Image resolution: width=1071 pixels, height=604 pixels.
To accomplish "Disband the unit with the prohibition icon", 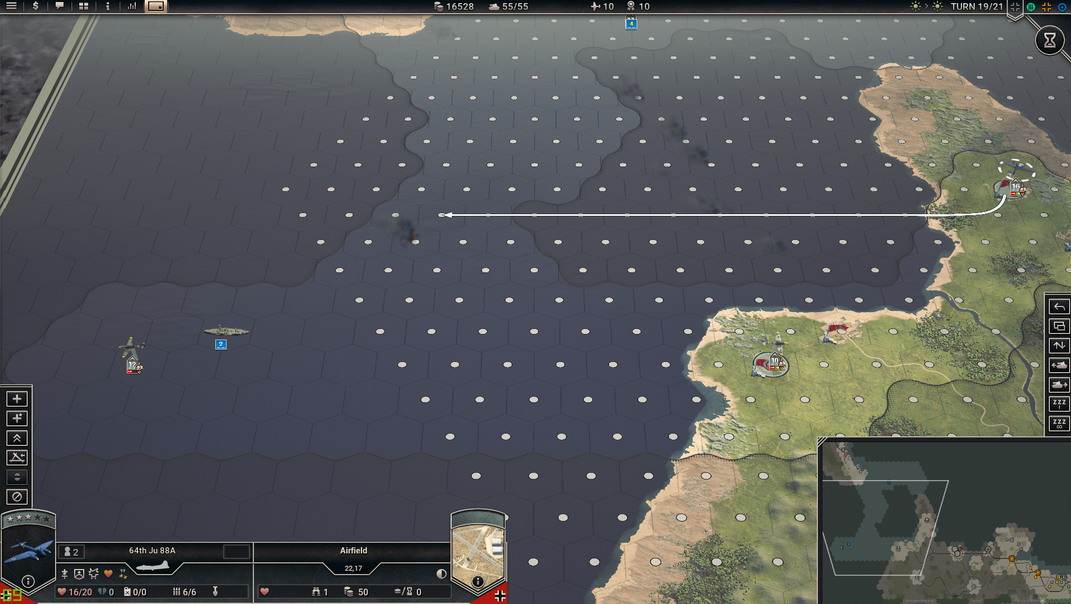I will point(16,497).
